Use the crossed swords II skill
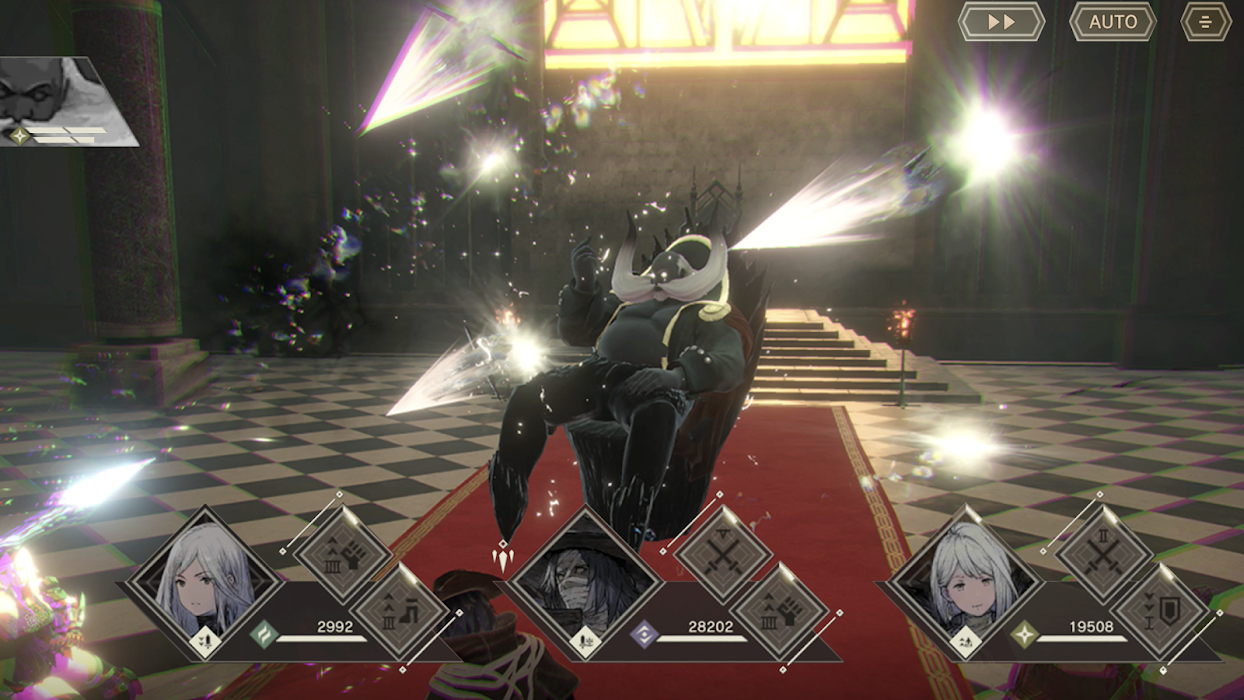 (x=1104, y=554)
